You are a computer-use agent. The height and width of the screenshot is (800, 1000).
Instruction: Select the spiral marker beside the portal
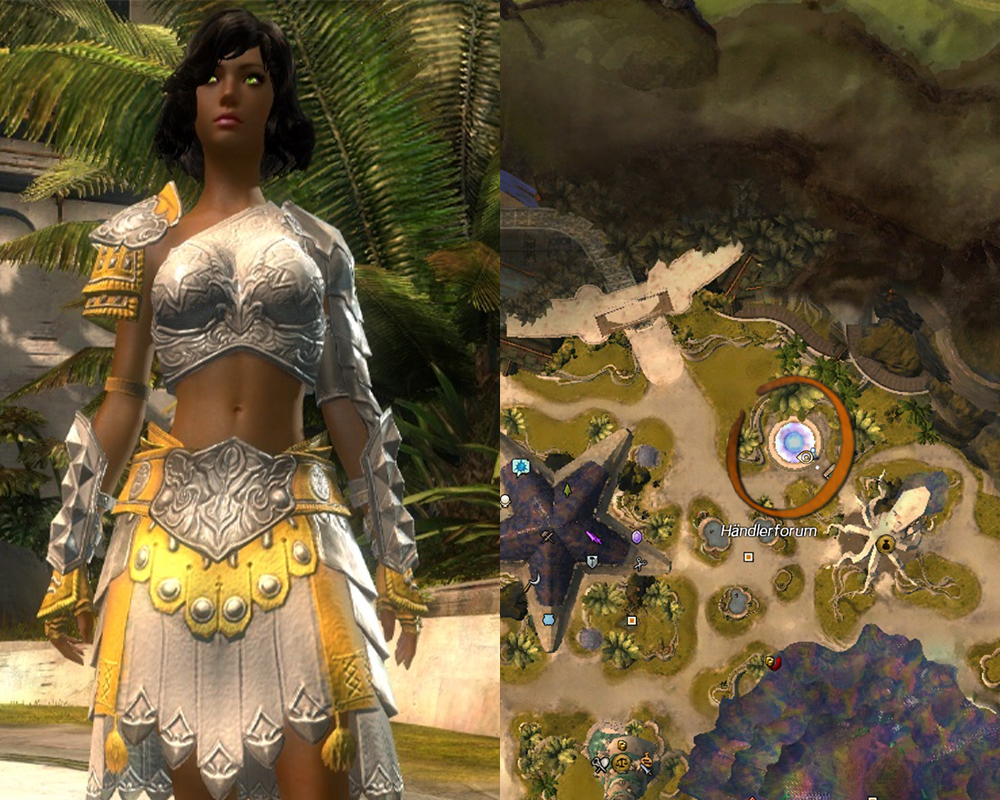pos(806,456)
